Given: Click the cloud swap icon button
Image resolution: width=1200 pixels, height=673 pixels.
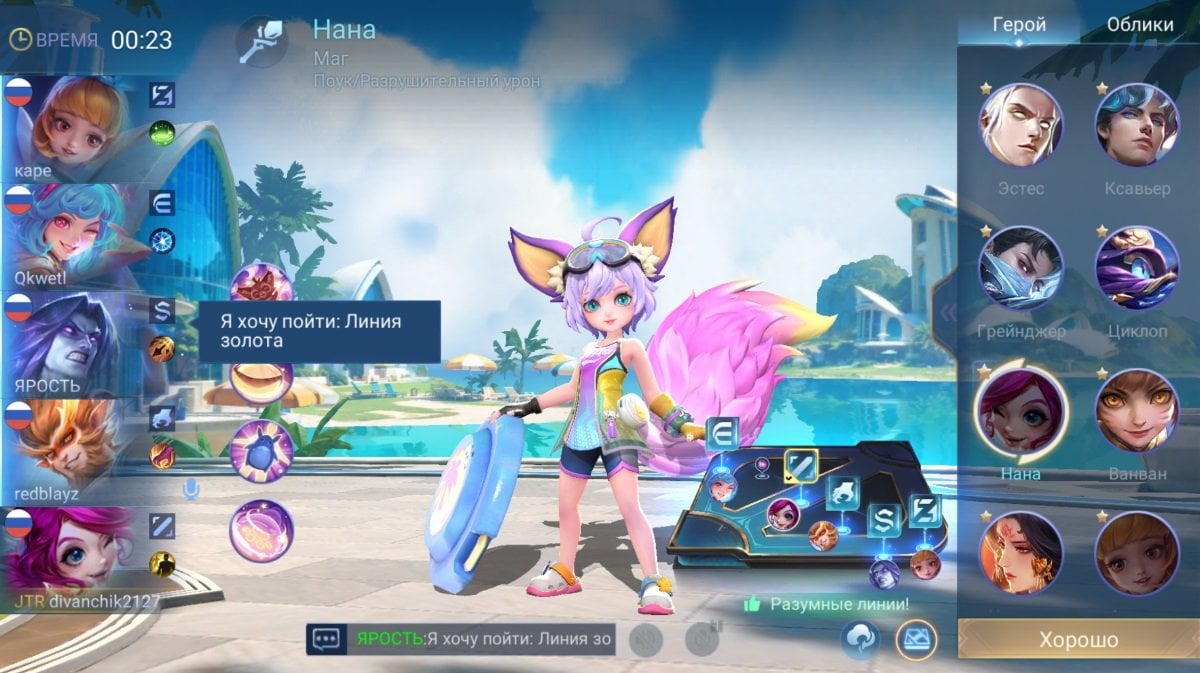Looking at the screenshot, I should click(860, 640).
